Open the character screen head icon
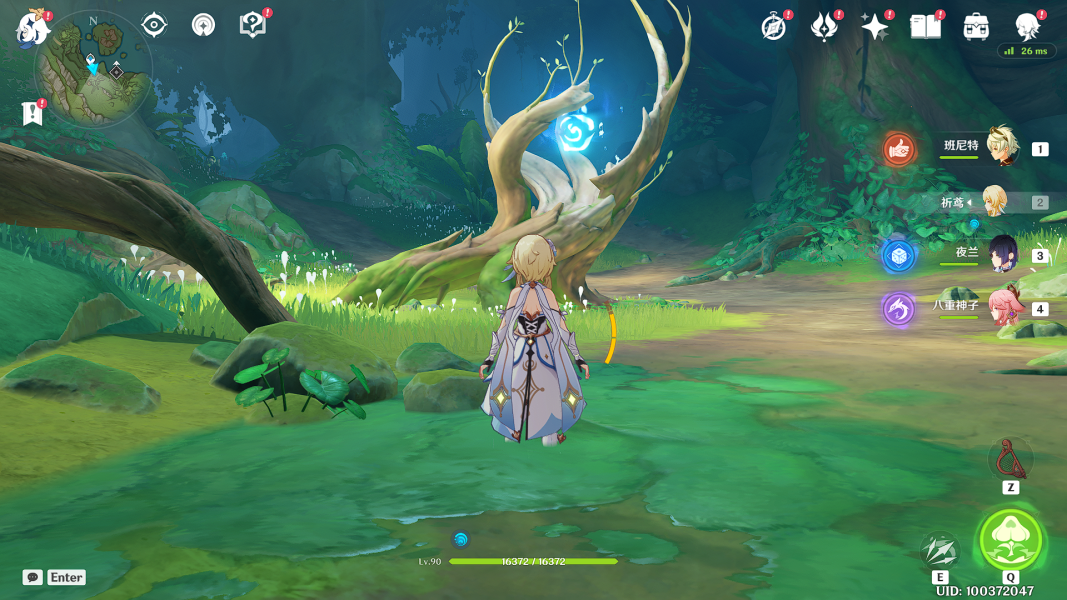Image resolution: width=1067 pixels, height=600 pixels. (x=1027, y=26)
